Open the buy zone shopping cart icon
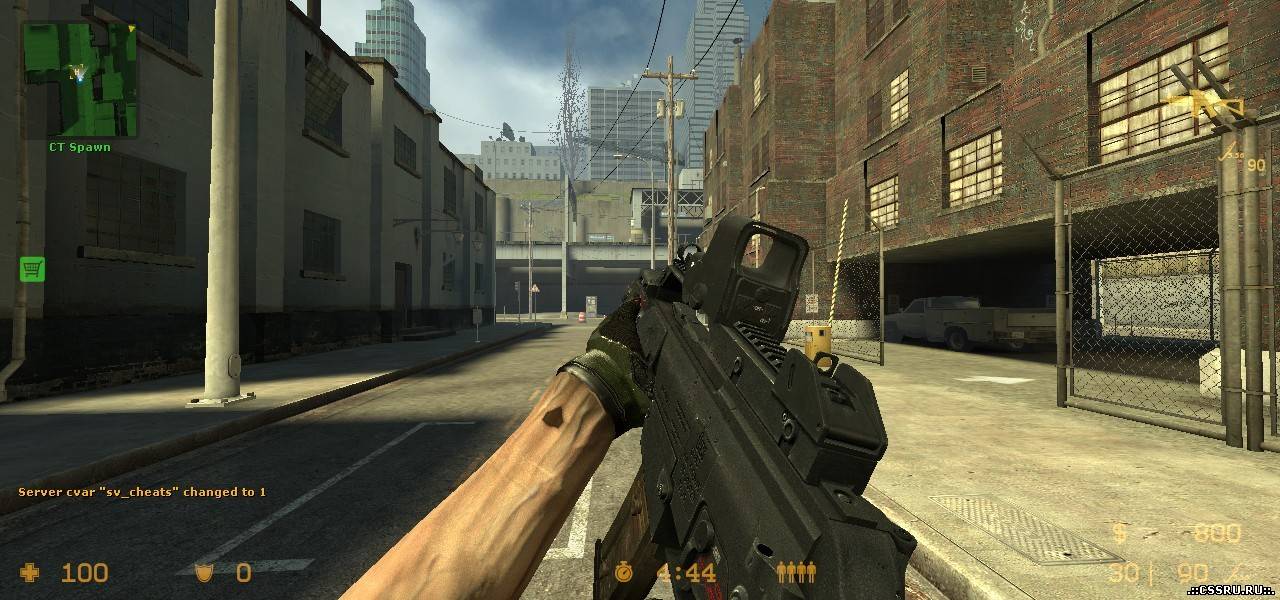Image resolution: width=1280 pixels, height=600 pixels. pyautogui.click(x=32, y=268)
